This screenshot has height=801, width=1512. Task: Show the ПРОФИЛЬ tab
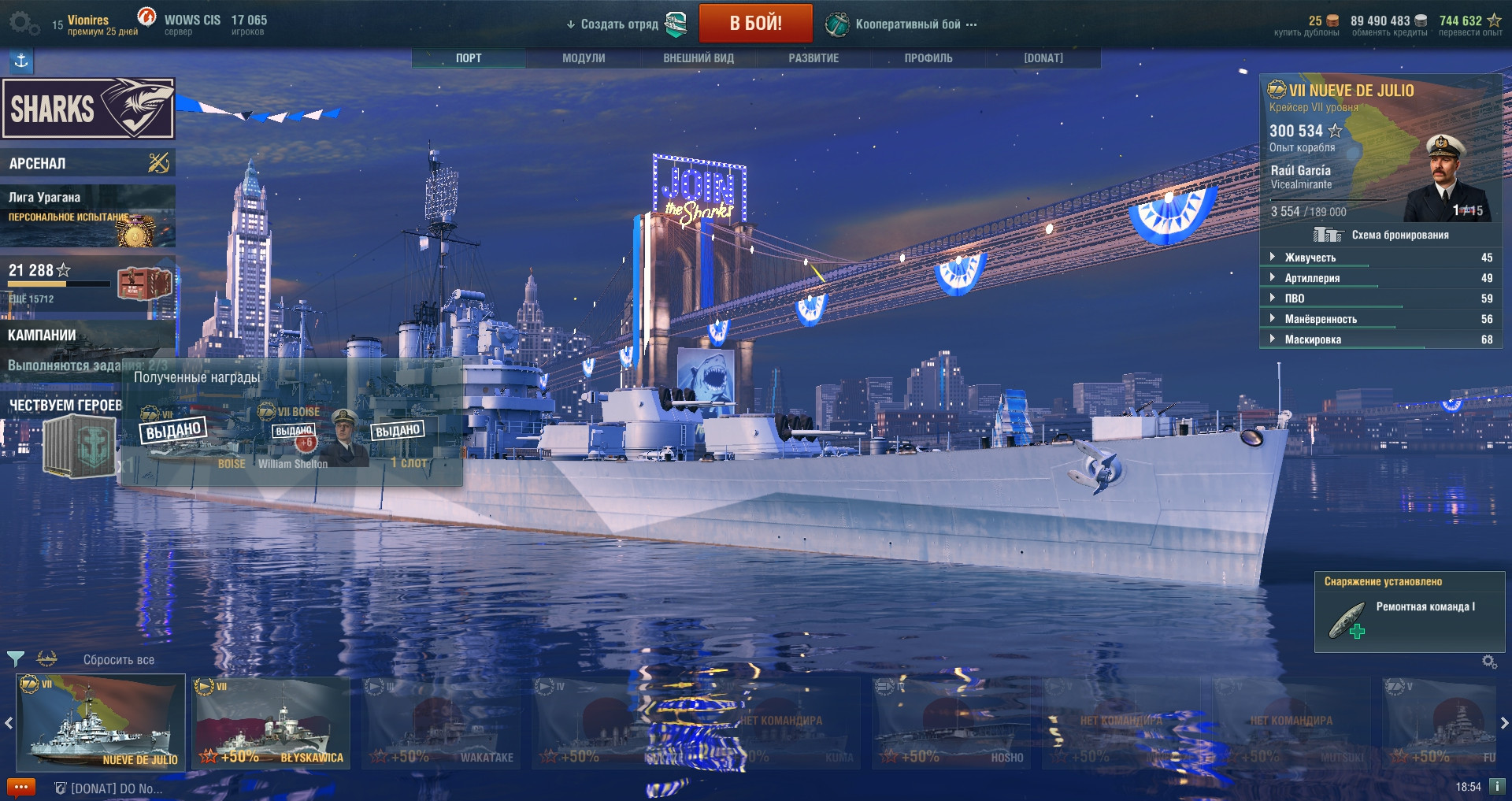coord(928,58)
